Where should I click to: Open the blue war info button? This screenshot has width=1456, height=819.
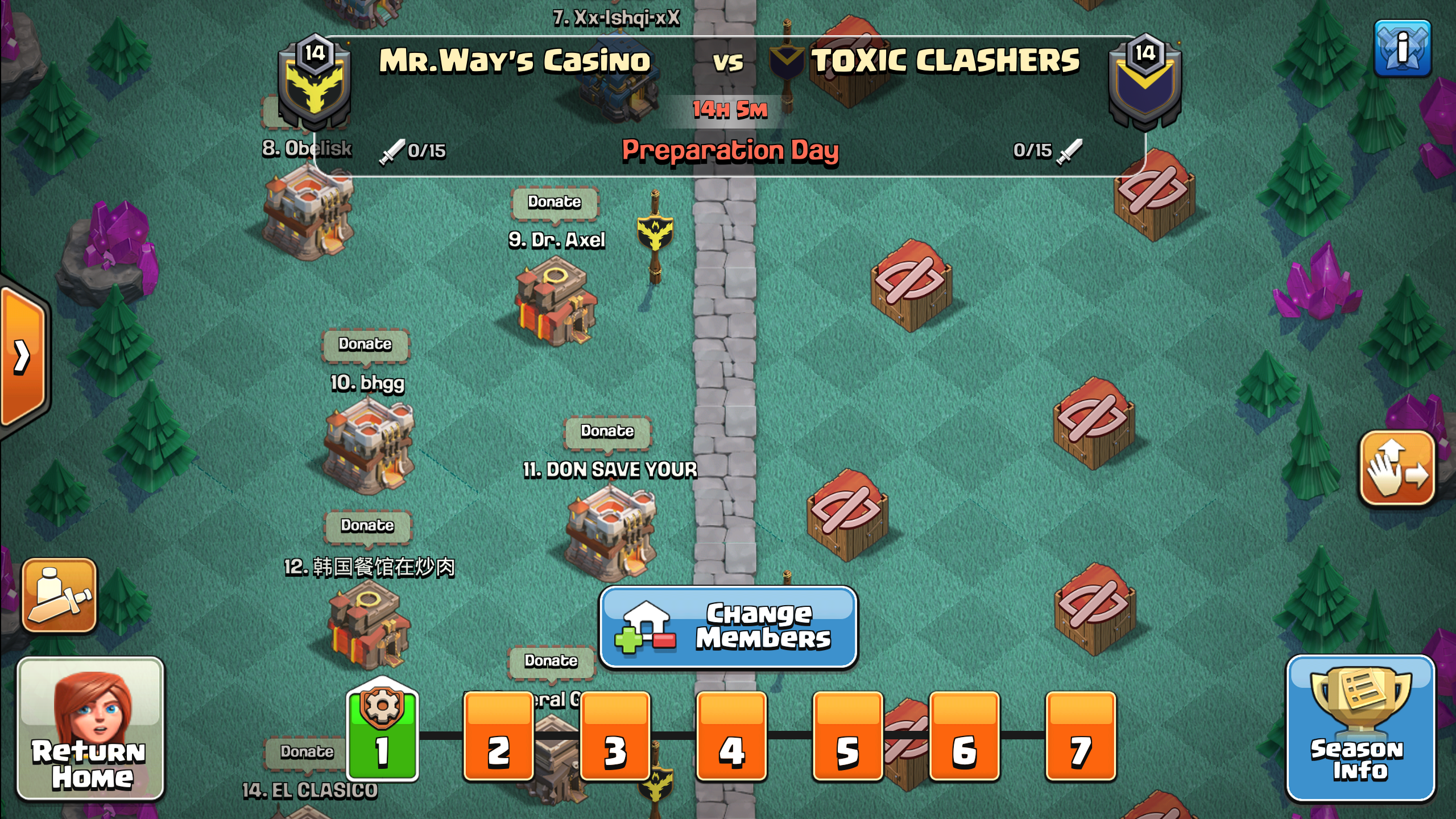(x=1402, y=48)
